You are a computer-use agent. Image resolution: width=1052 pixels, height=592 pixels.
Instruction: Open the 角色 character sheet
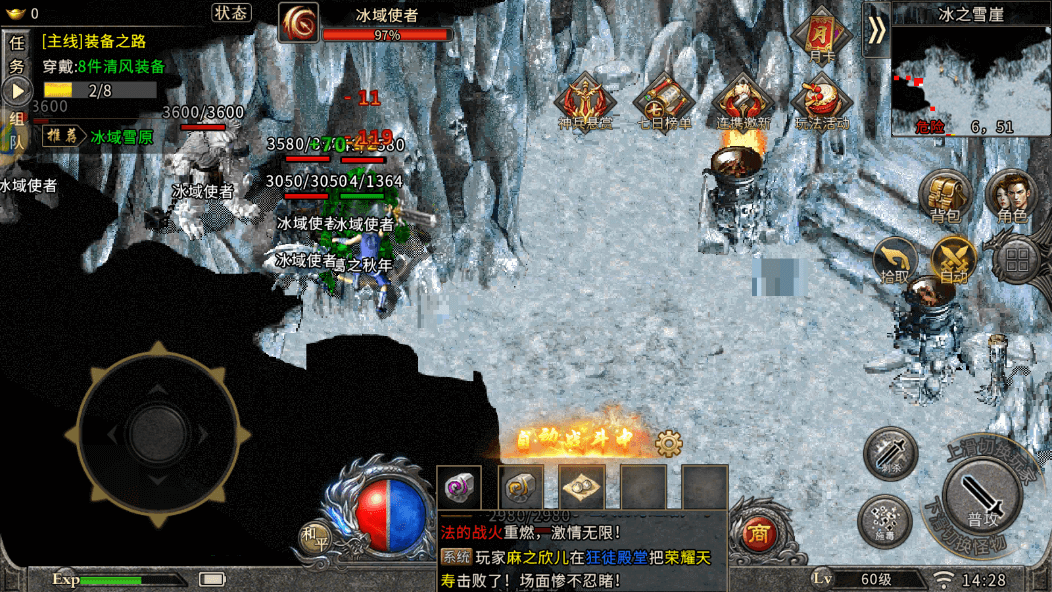click(1011, 197)
